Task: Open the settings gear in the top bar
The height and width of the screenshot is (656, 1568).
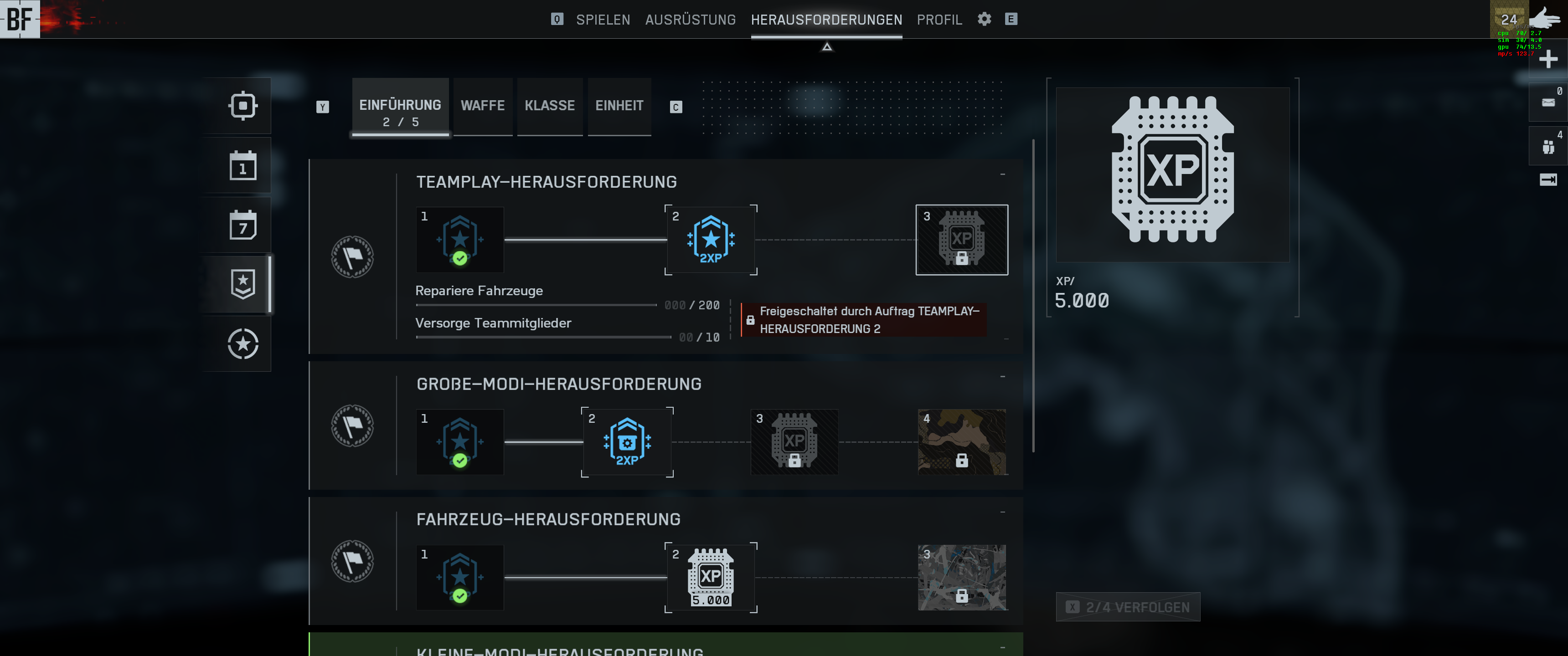Action: tap(984, 19)
